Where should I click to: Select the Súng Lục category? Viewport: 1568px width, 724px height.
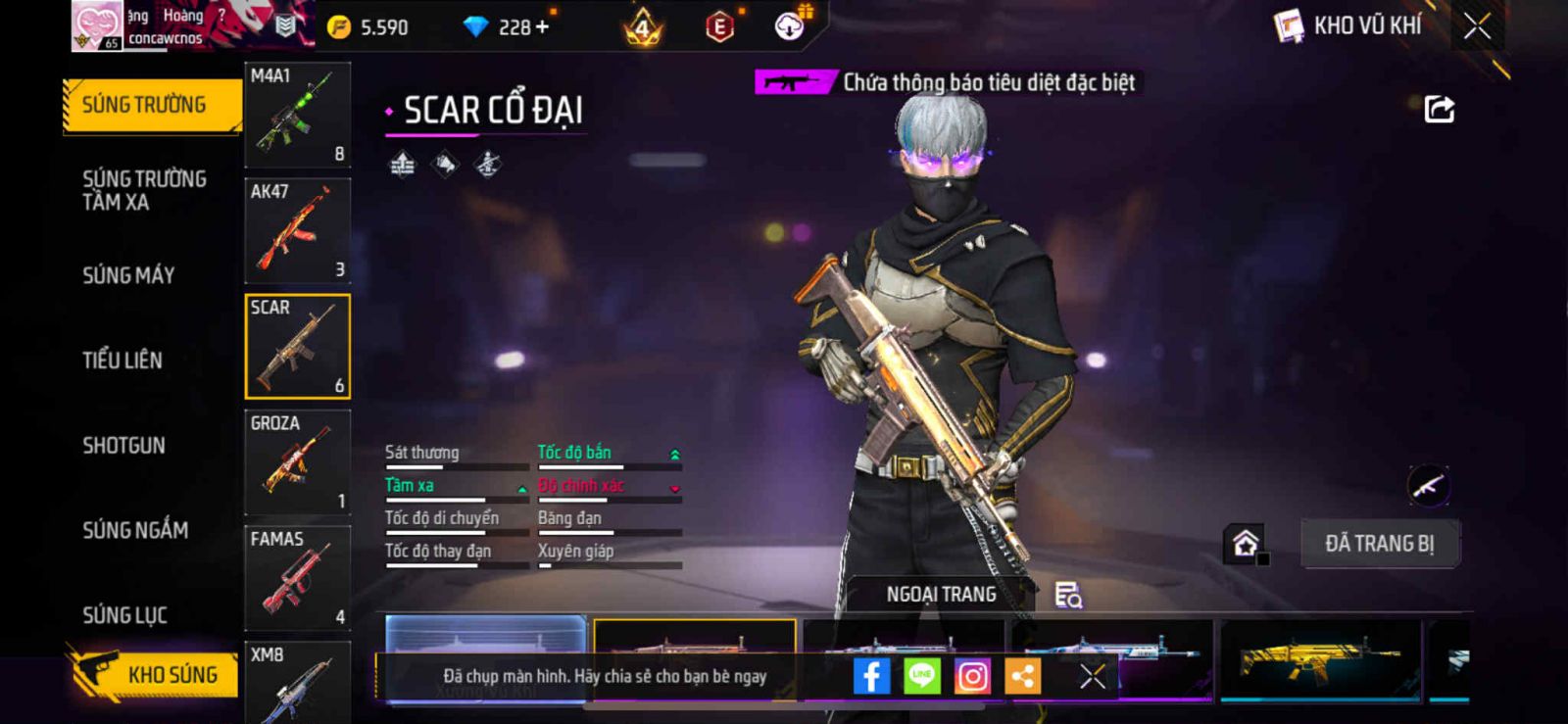tap(124, 615)
